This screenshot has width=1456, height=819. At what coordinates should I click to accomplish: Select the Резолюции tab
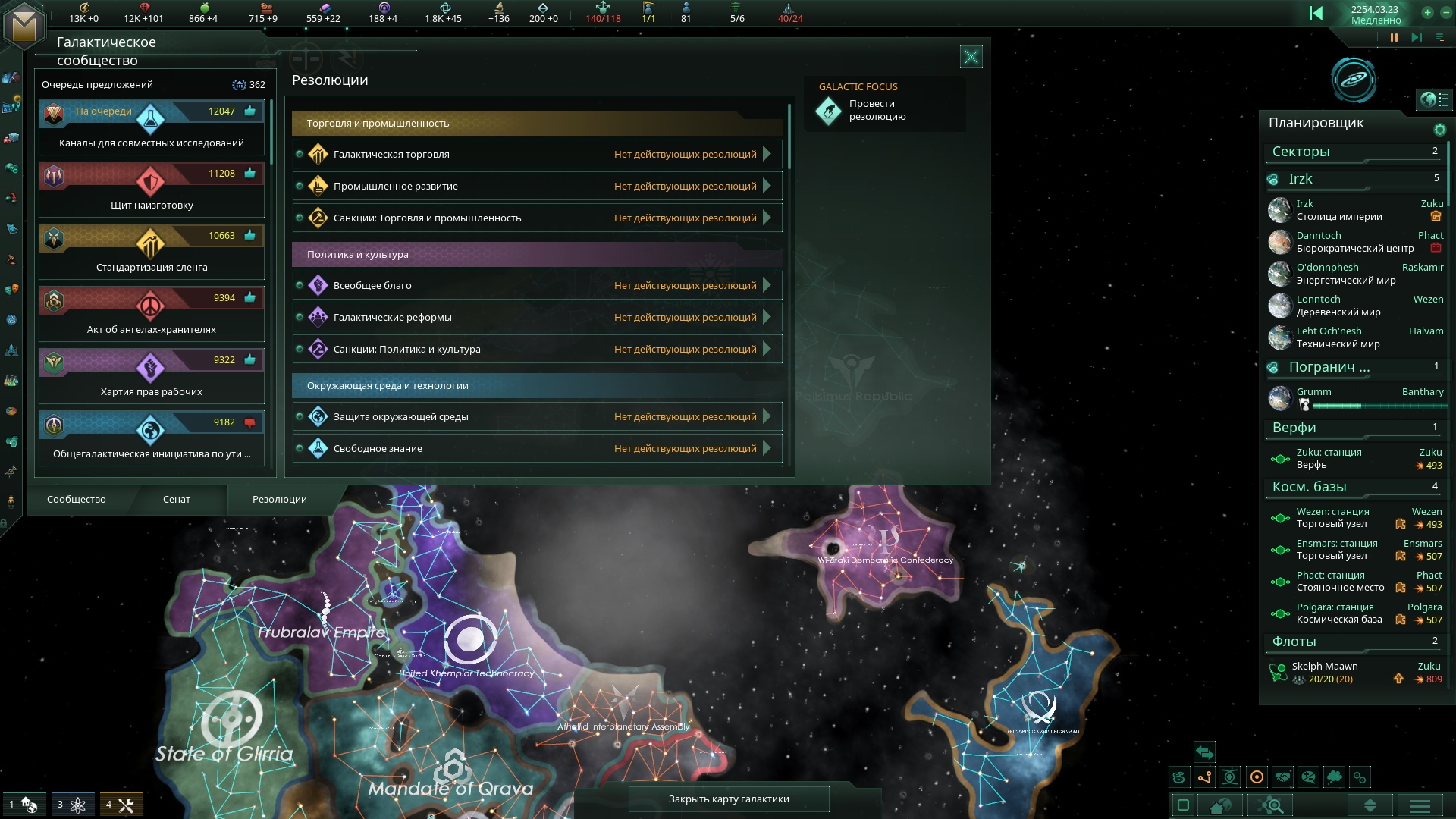[279, 500]
